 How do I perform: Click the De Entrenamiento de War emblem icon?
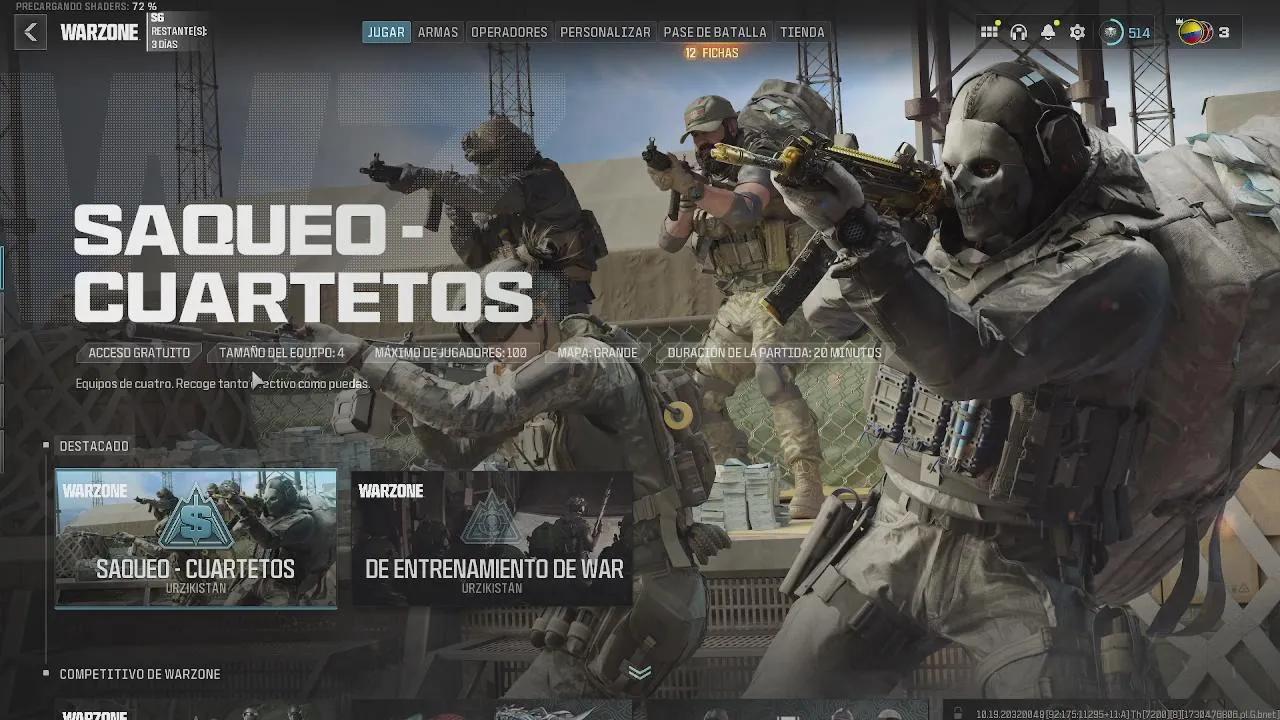point(491,520)
